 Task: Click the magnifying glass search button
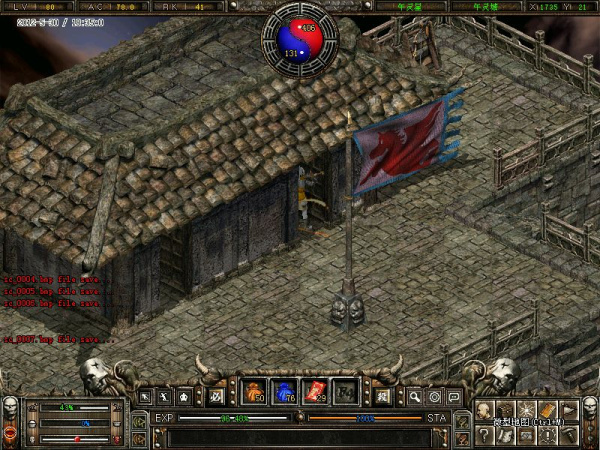click(415, 397)
